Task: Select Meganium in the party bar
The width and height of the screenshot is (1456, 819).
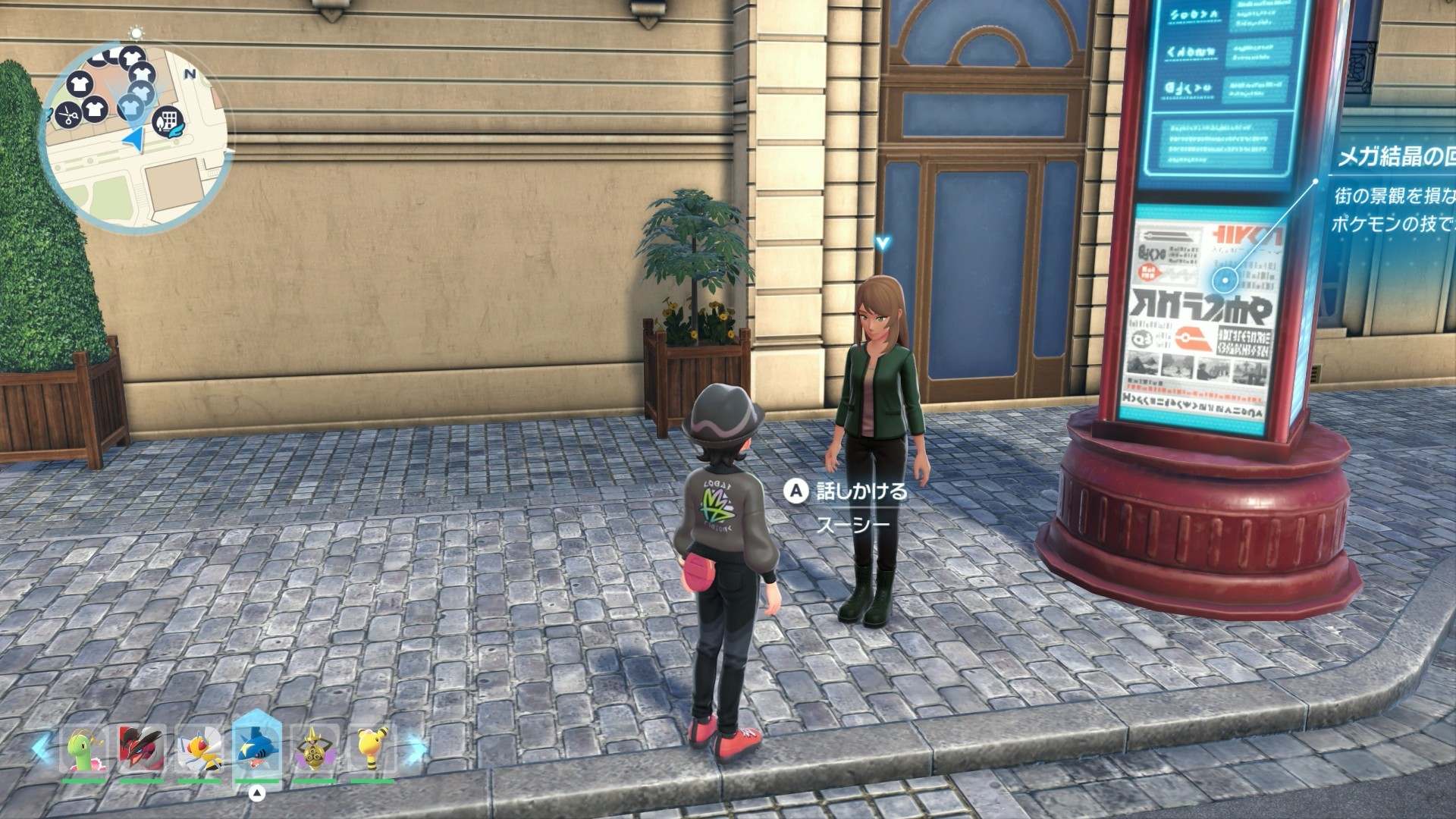Action: tap(83, 751)
